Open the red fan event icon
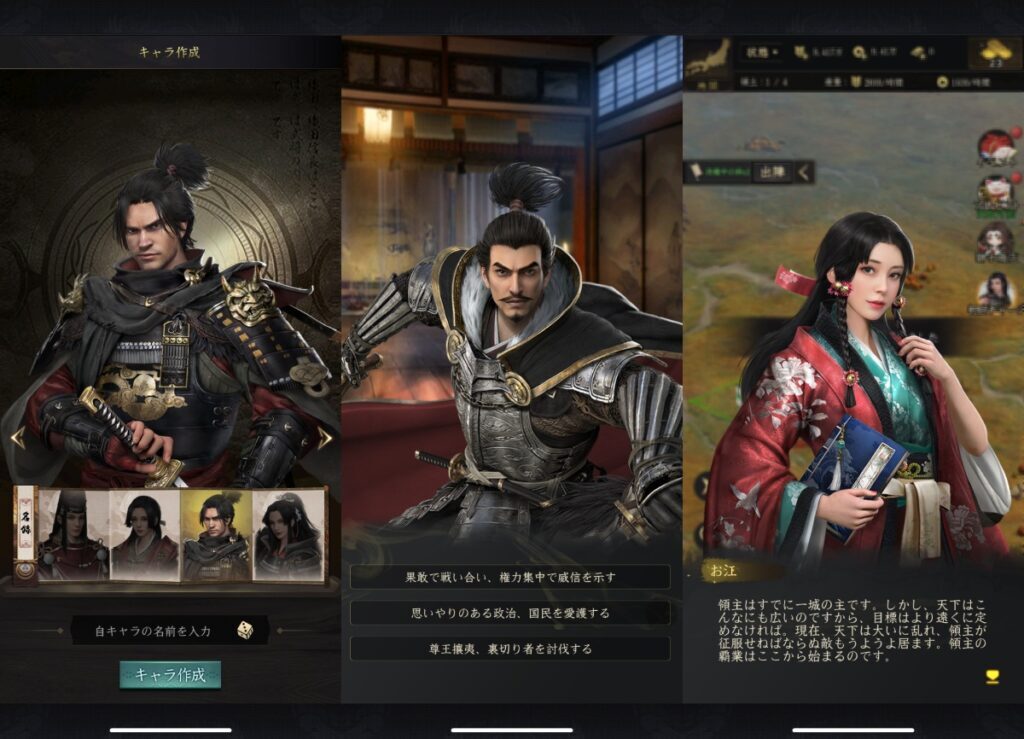The height and width of the screenshot is (739, 1024). click(x=995, y=147)
